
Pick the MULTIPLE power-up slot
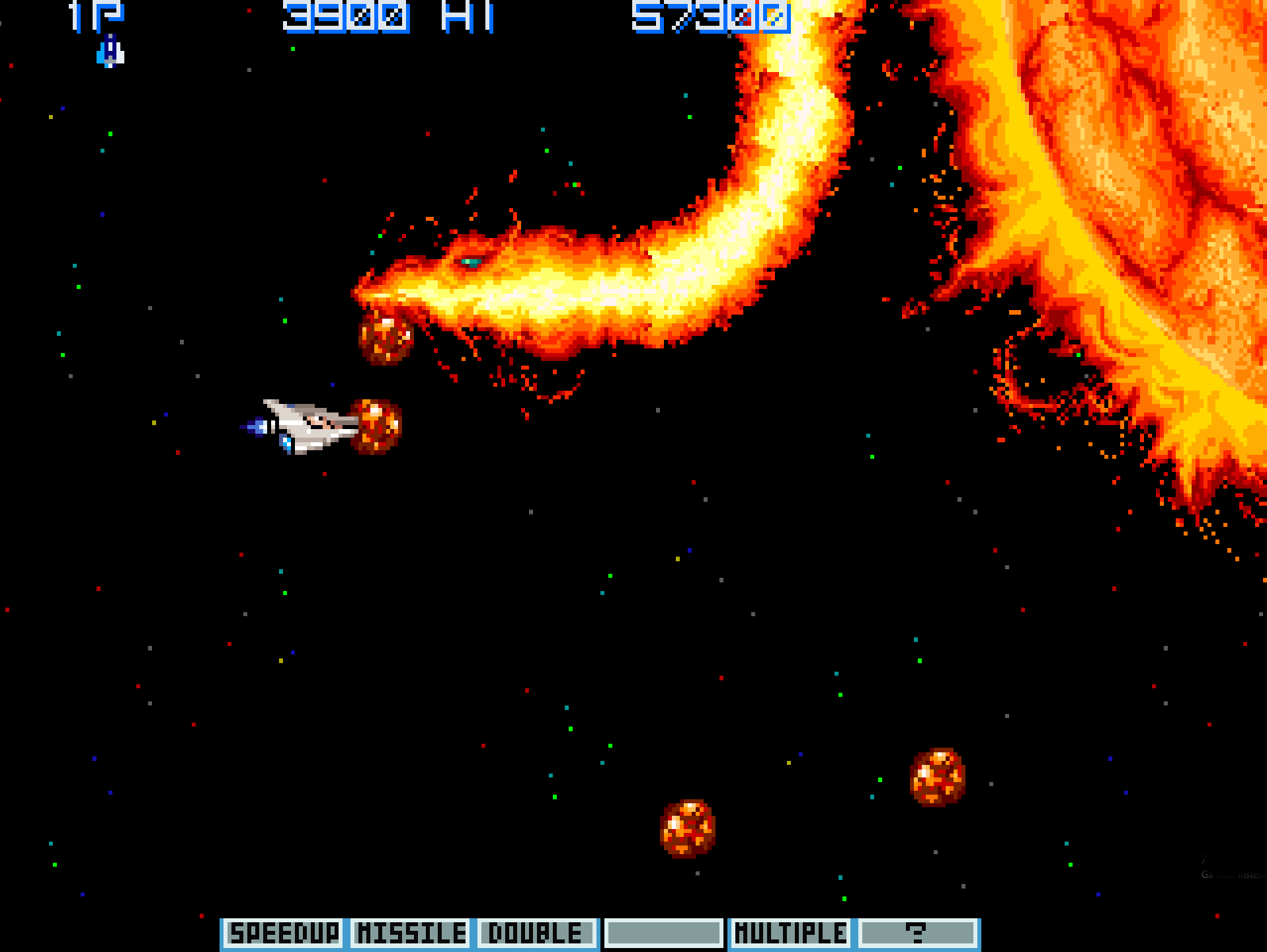790,933
